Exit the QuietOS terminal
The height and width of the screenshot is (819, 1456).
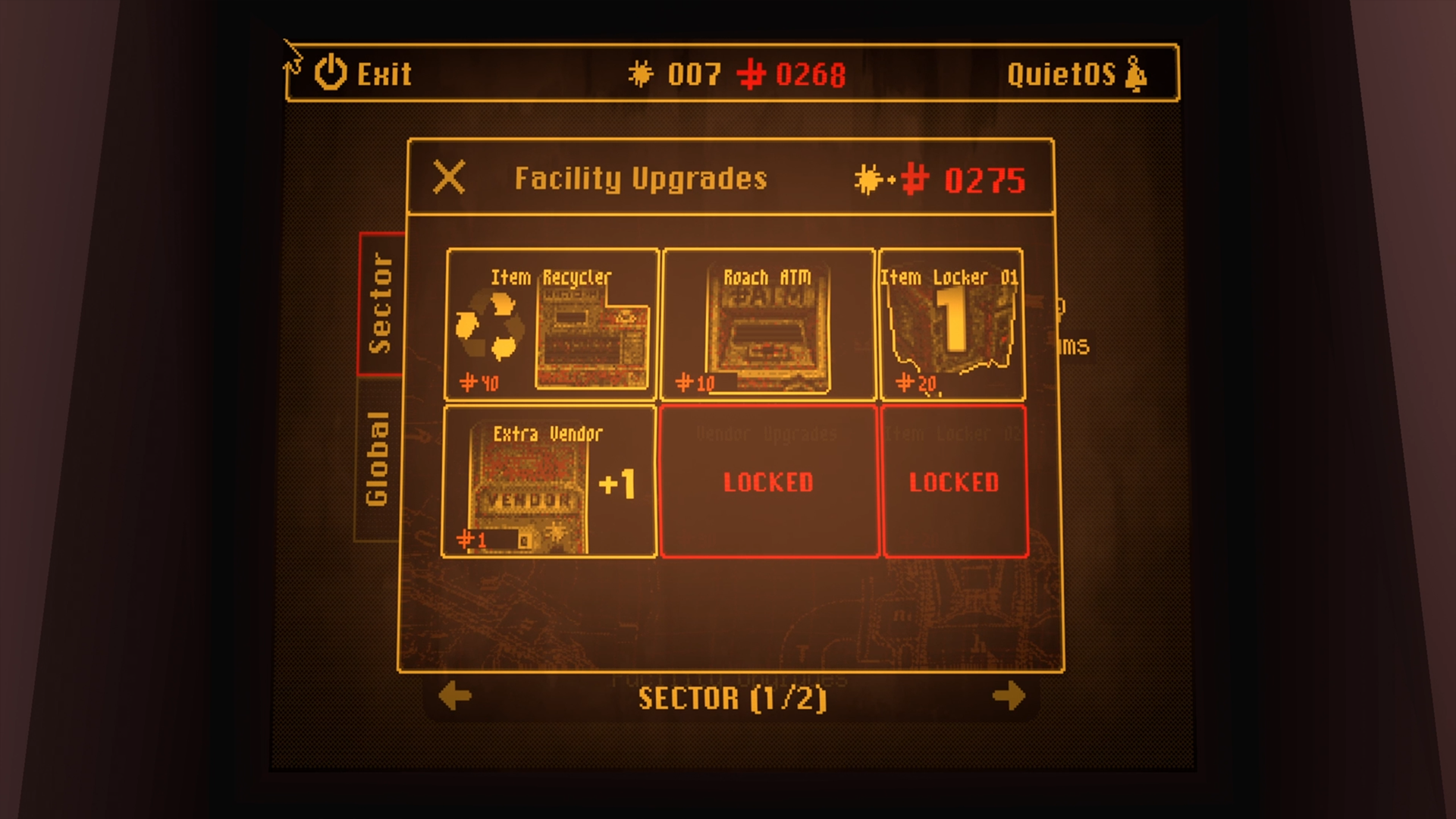tap(363, 74)
